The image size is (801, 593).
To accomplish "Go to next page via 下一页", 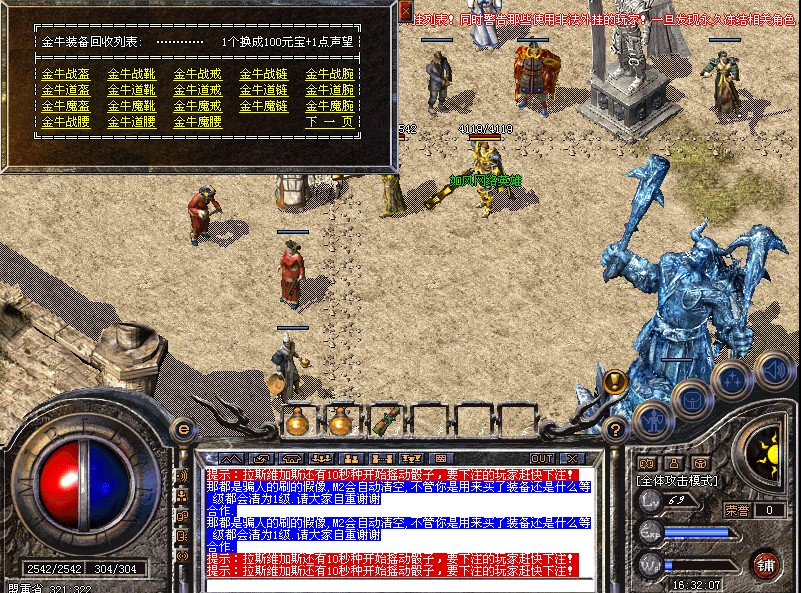I will pos(329,122).
